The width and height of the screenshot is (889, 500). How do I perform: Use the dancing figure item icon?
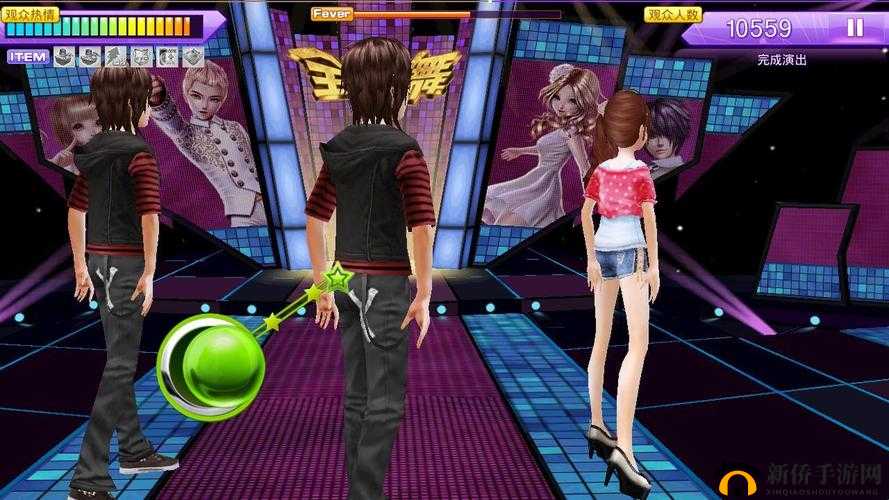coord(115,57)
